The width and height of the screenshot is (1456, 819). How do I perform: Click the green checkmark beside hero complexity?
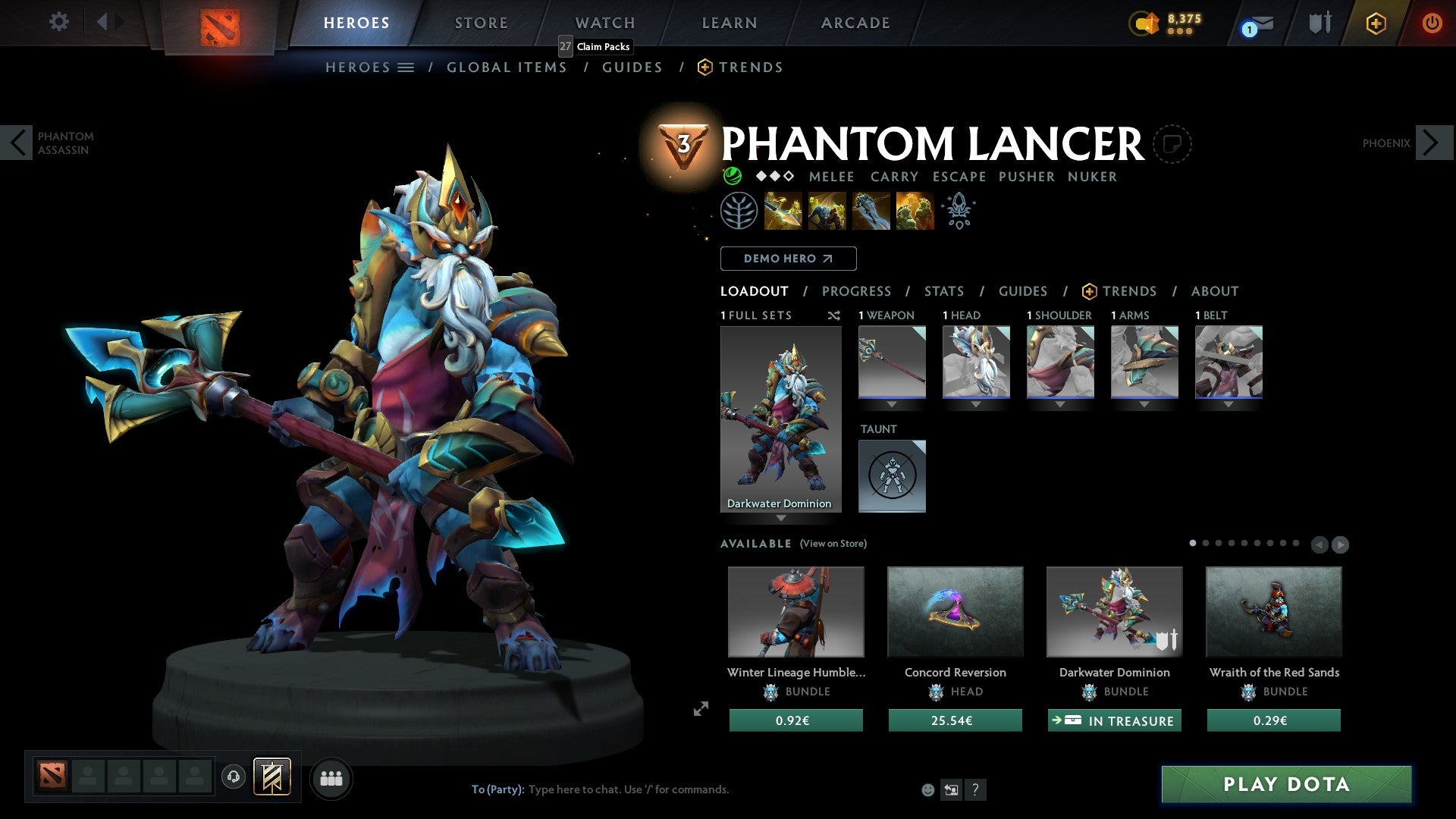(x=733, y=177)
